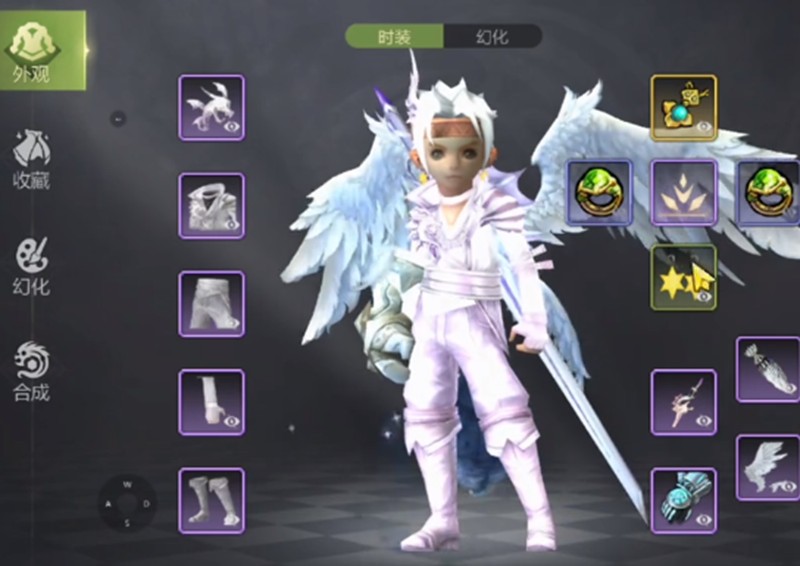Select the white pants costume slot
The width and height of the screenshot is (800, 566).
click(211, 303)
